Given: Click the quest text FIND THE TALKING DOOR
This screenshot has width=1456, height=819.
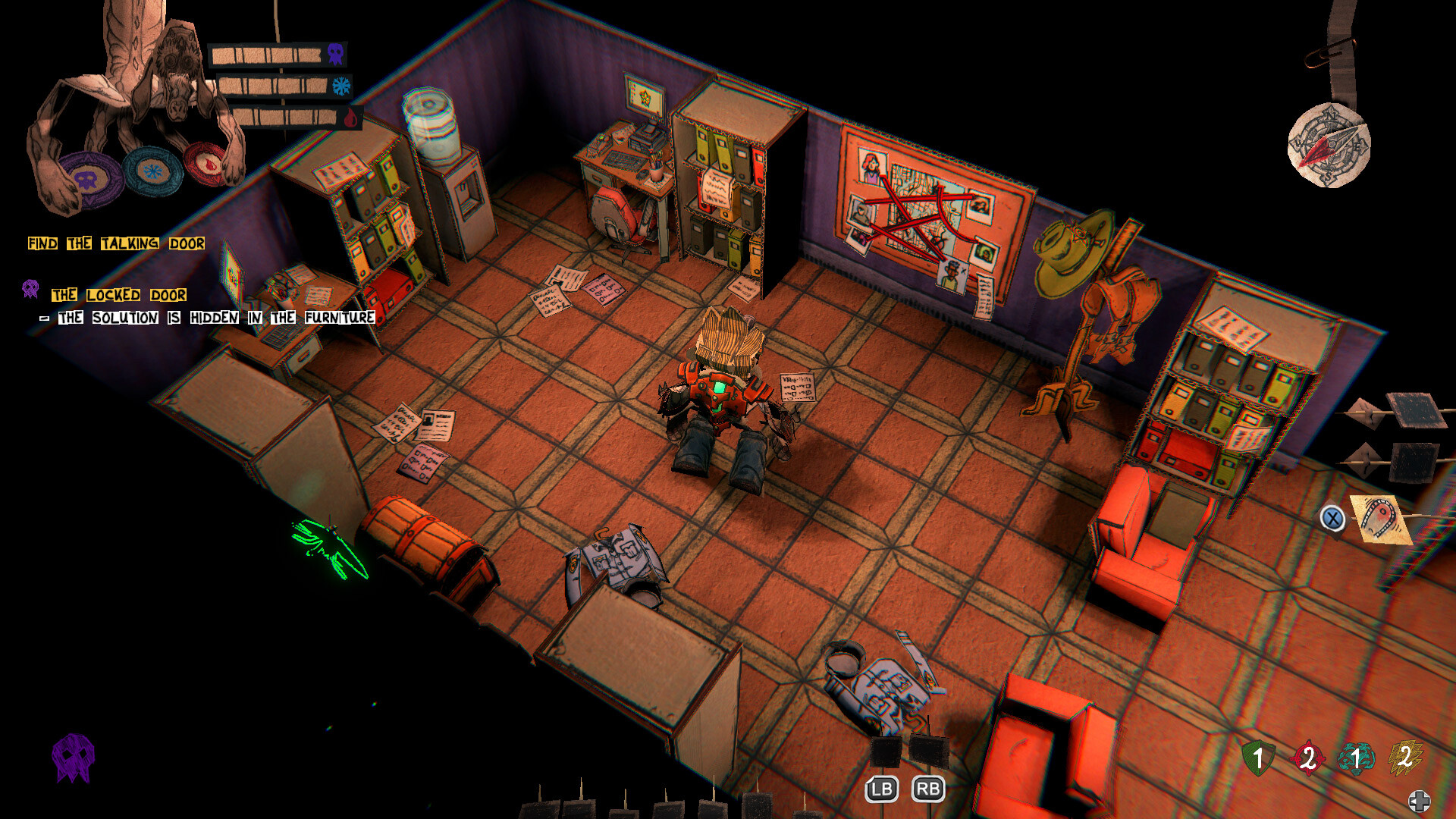Looking at the screenshot, I should [x=115, y=243].
